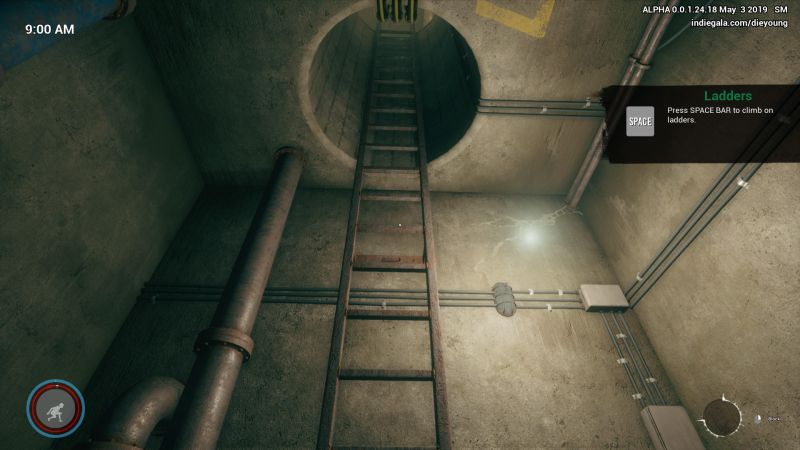Click the Ladders tutorial hint panel

click(x=704, y=123)
